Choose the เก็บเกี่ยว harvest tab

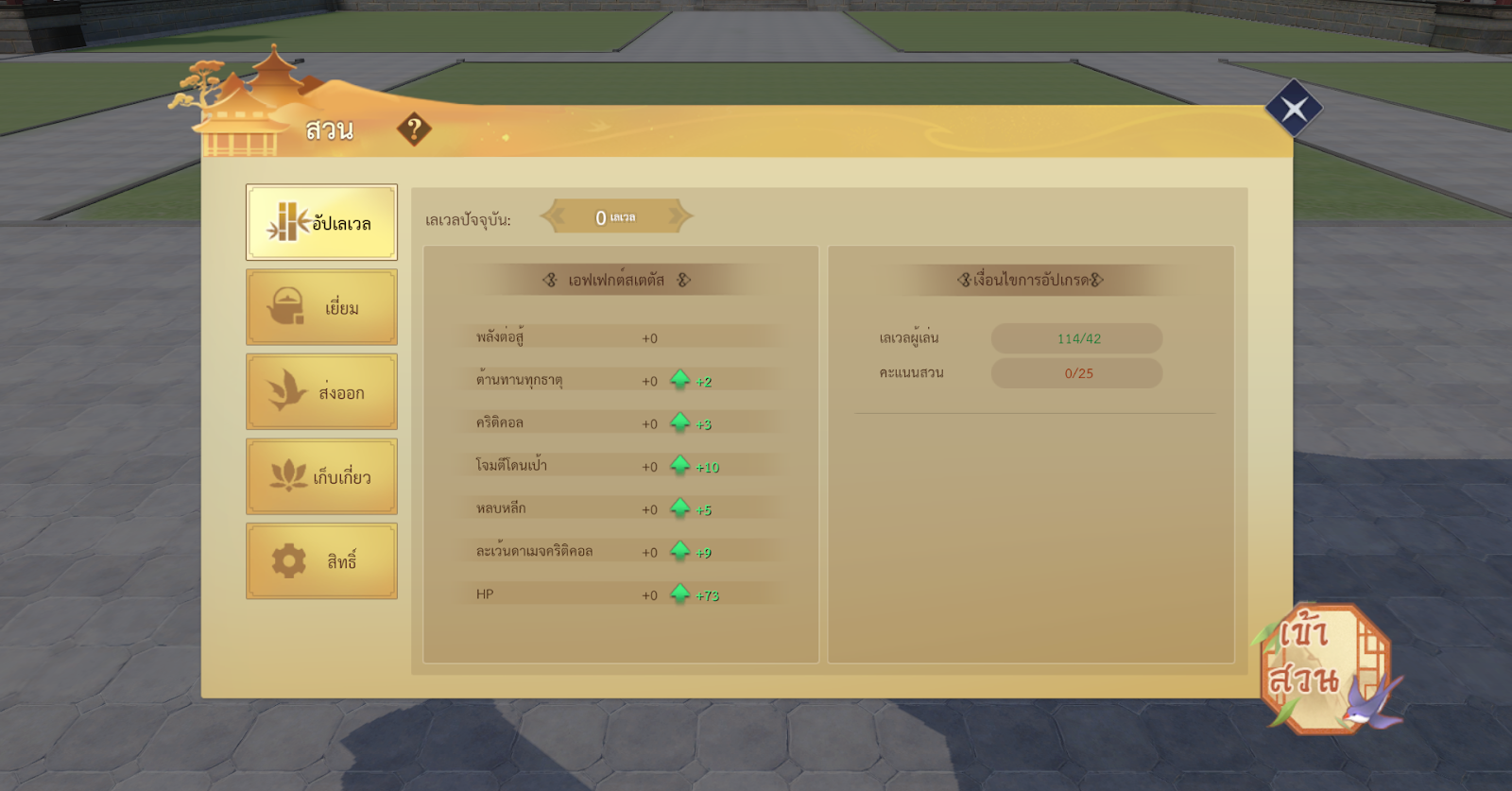tap(321, 476)
